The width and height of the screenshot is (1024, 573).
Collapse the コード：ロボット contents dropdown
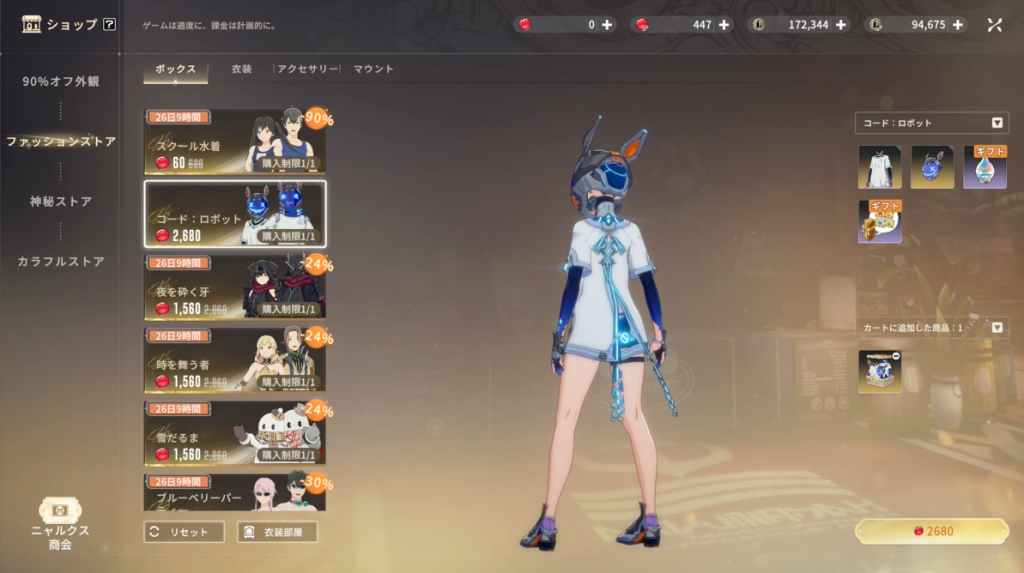997,123
